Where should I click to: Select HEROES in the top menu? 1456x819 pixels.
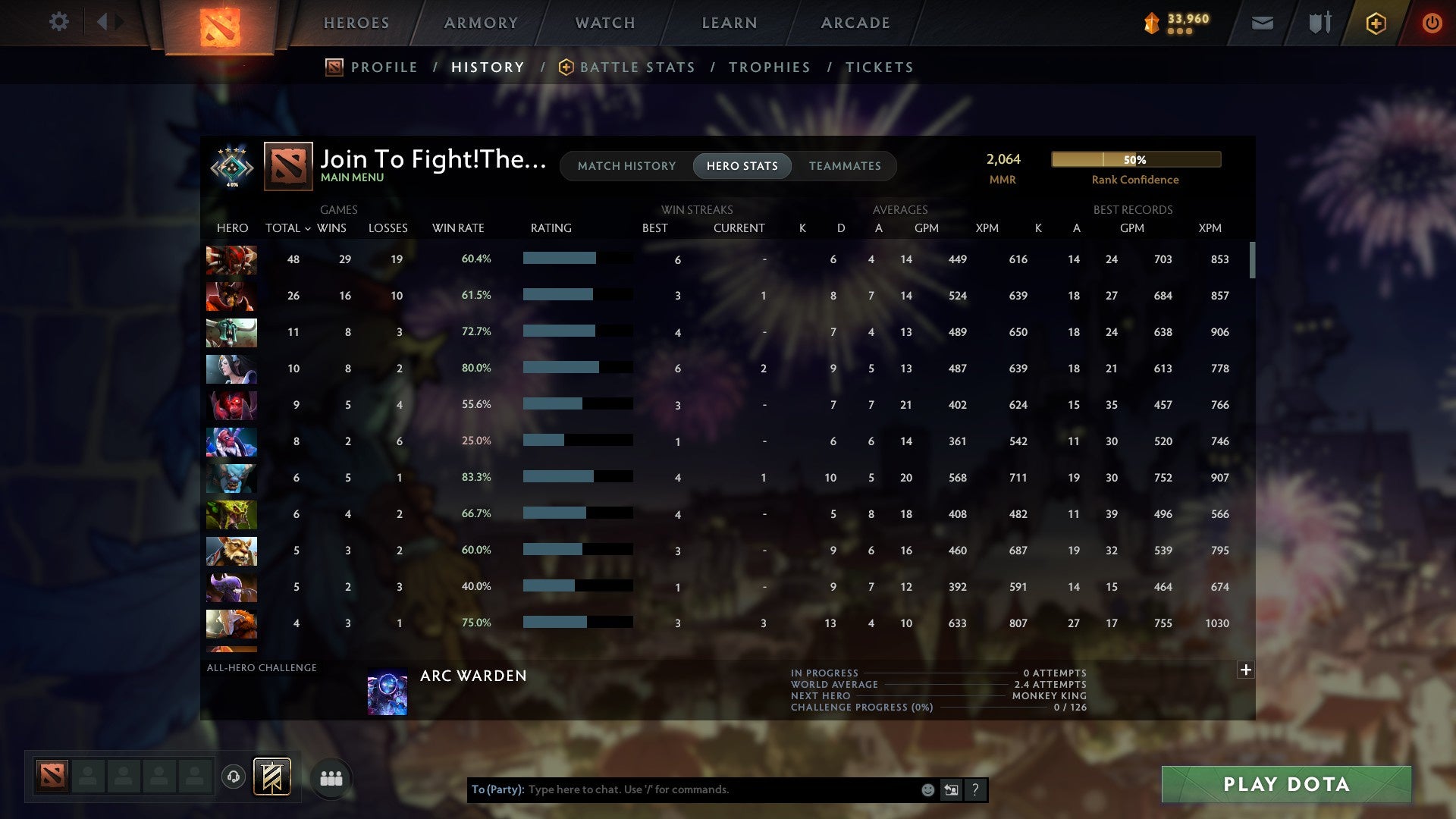pos(356,23)
